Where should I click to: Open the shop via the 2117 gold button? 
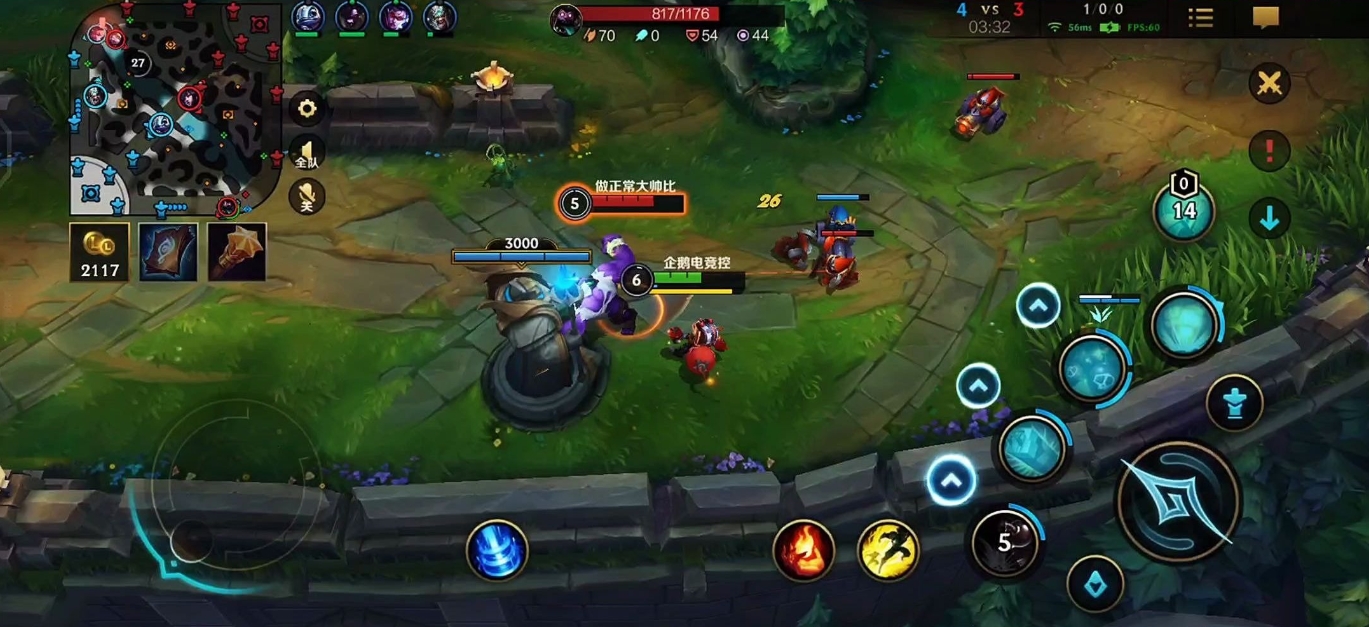(x=99, y=251)
